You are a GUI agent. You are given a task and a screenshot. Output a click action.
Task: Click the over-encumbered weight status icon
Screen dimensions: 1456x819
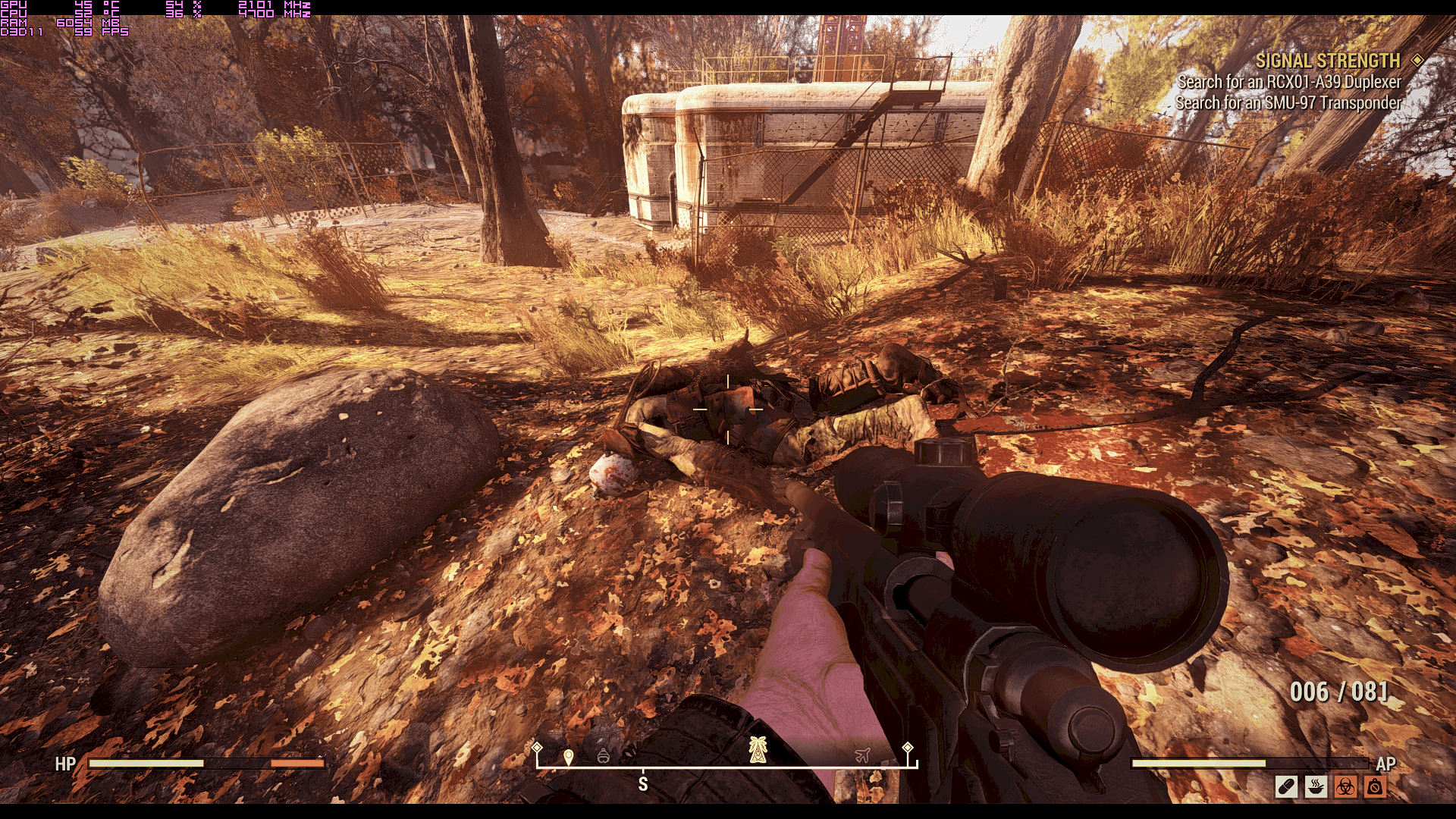pyautogui.click(x=1375, y=786)
